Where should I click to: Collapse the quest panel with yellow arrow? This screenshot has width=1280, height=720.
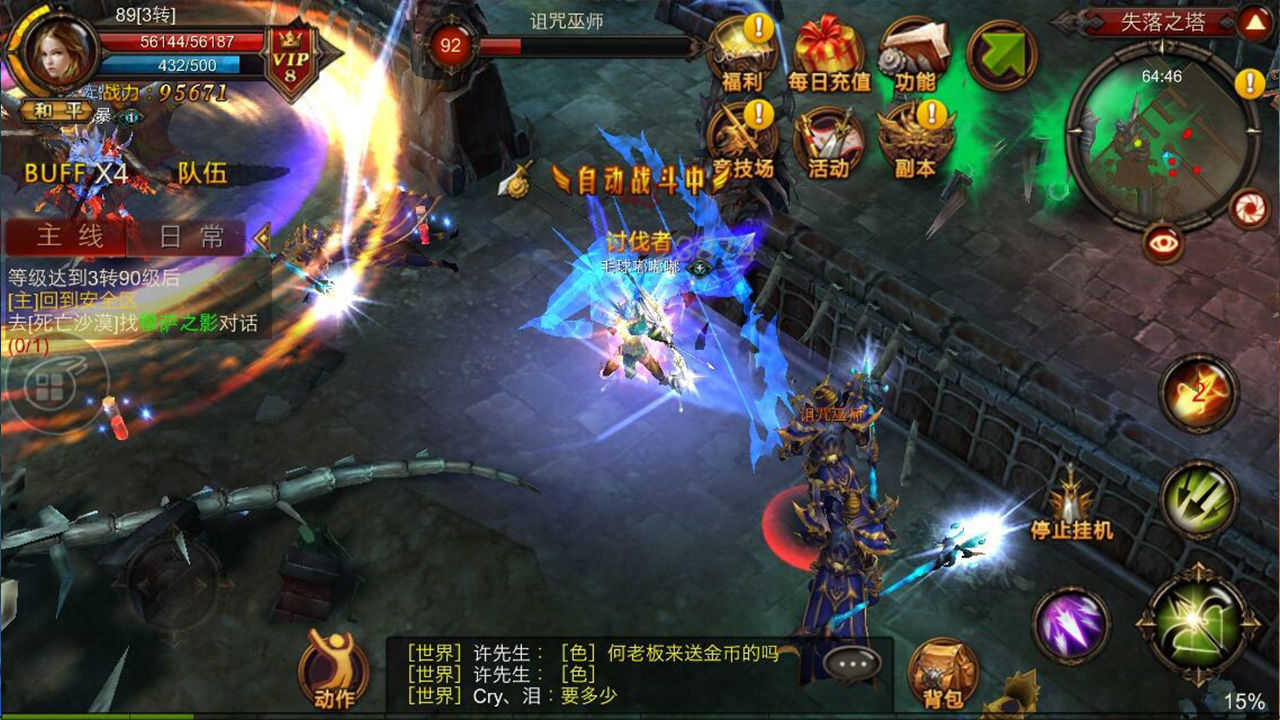[264, 237]
